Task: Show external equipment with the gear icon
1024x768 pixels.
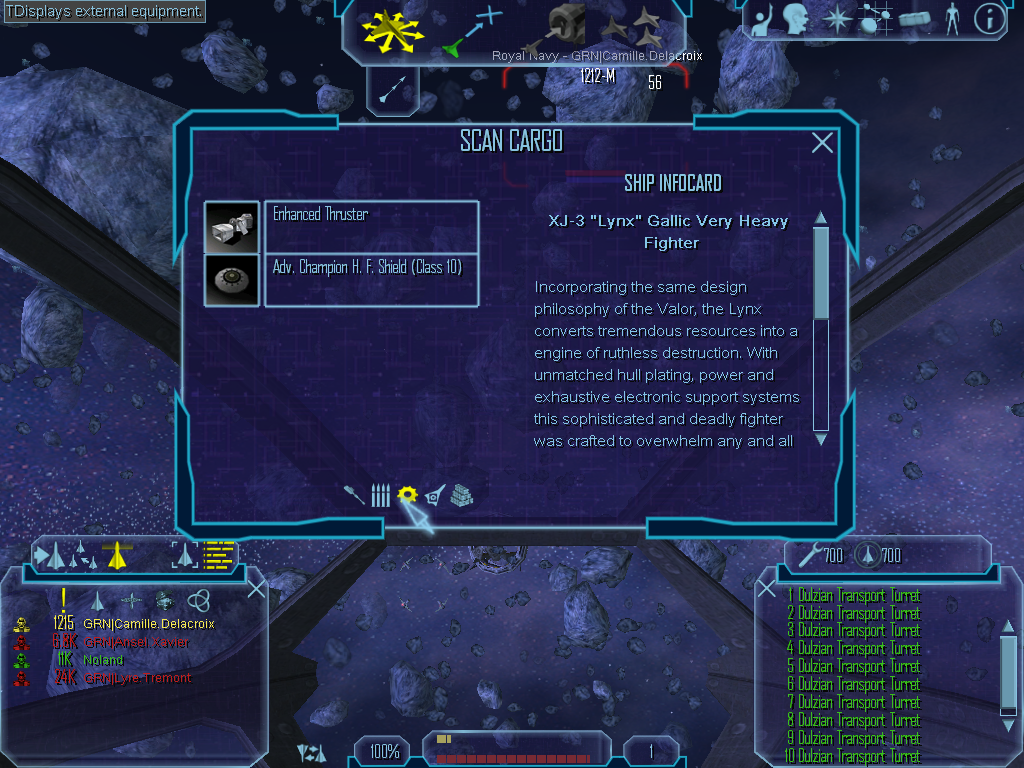Action: [406, 495]
